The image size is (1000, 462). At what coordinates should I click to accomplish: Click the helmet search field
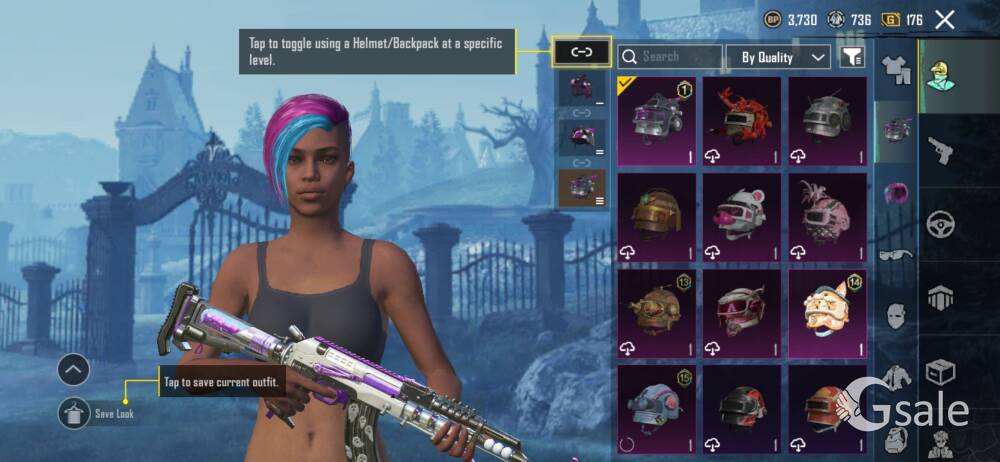[670, 57]
